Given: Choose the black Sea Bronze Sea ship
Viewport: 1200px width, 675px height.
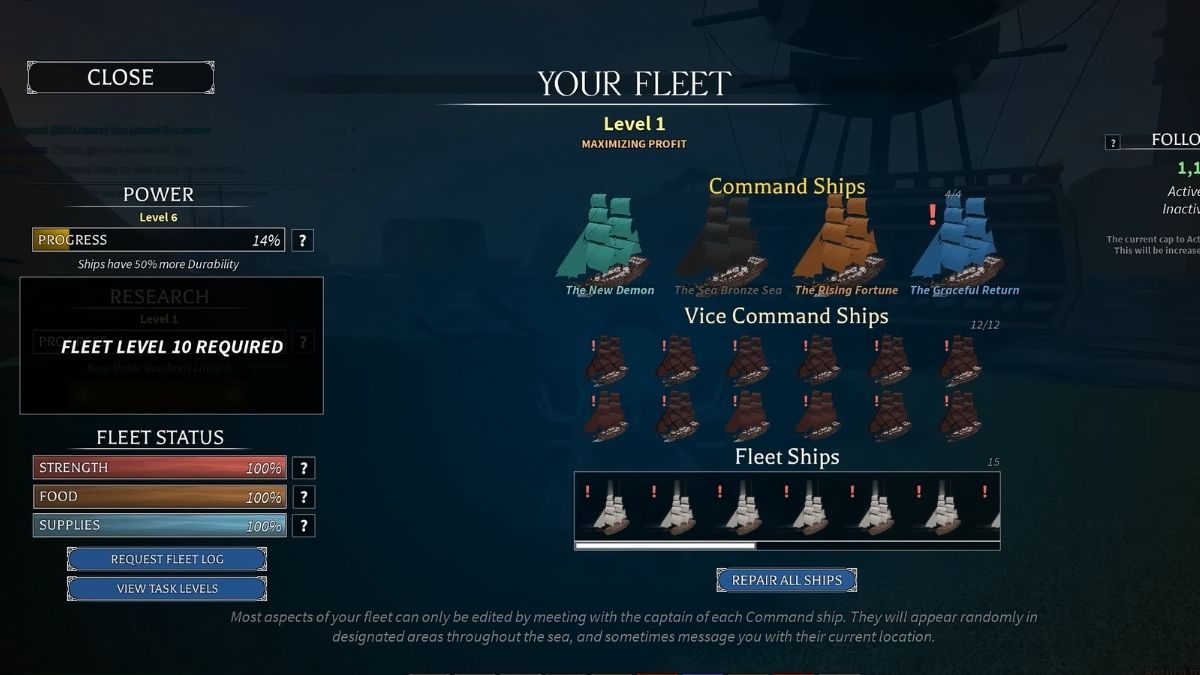Looking at the screenshot, I should (724, 242).
